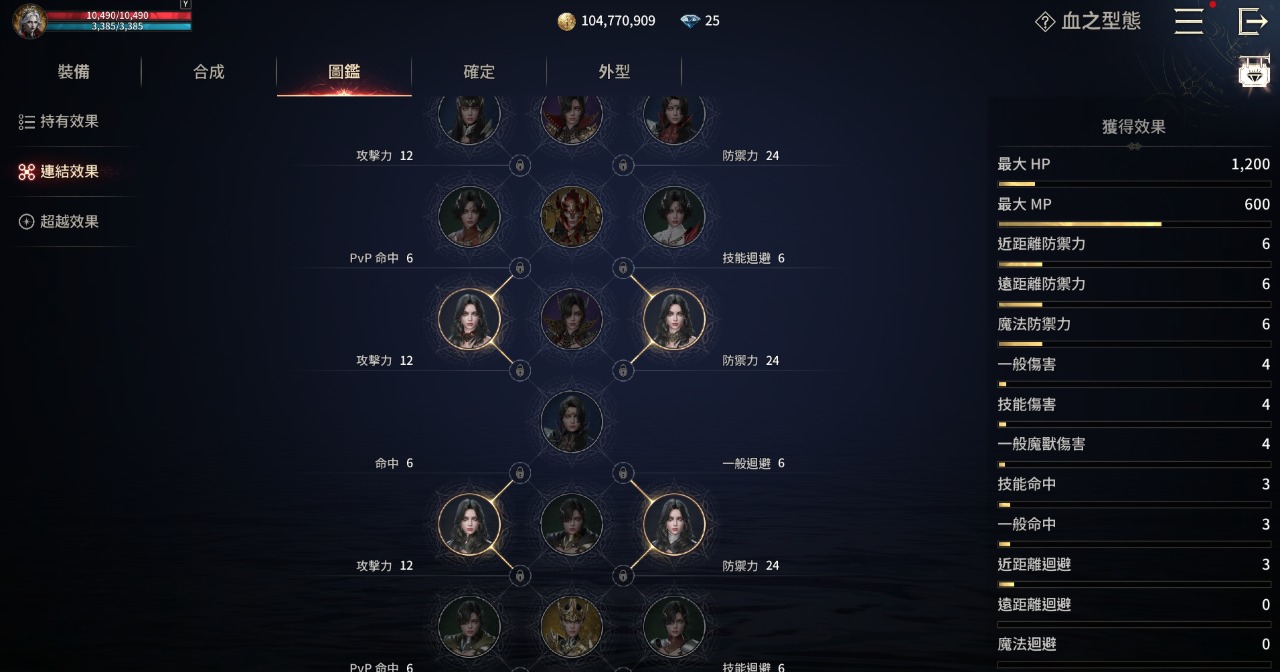Exit the screen with the door icon
The height and width of the screenshot is (672, 1280).
(x=1252, y=21)
